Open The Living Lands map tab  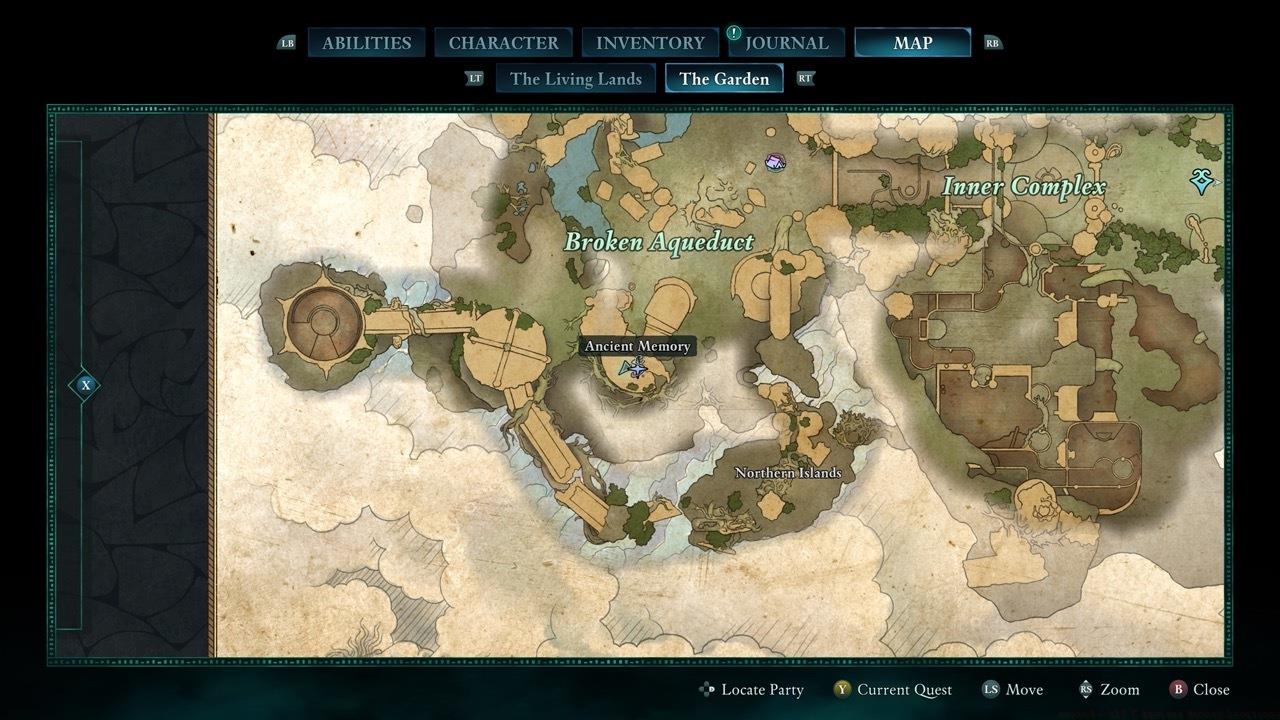click(576, 78)
